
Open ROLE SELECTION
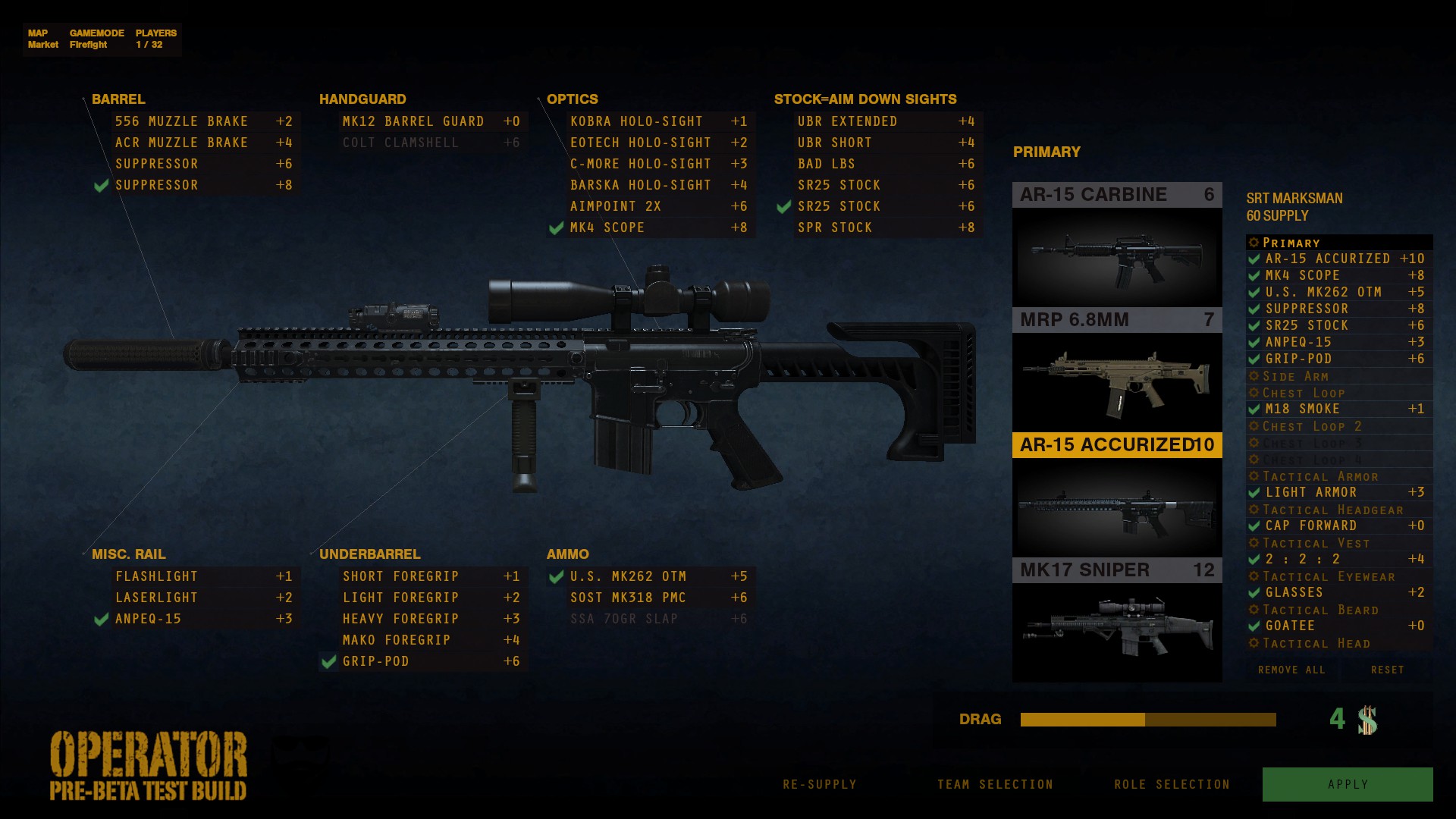pos(1172,784)
